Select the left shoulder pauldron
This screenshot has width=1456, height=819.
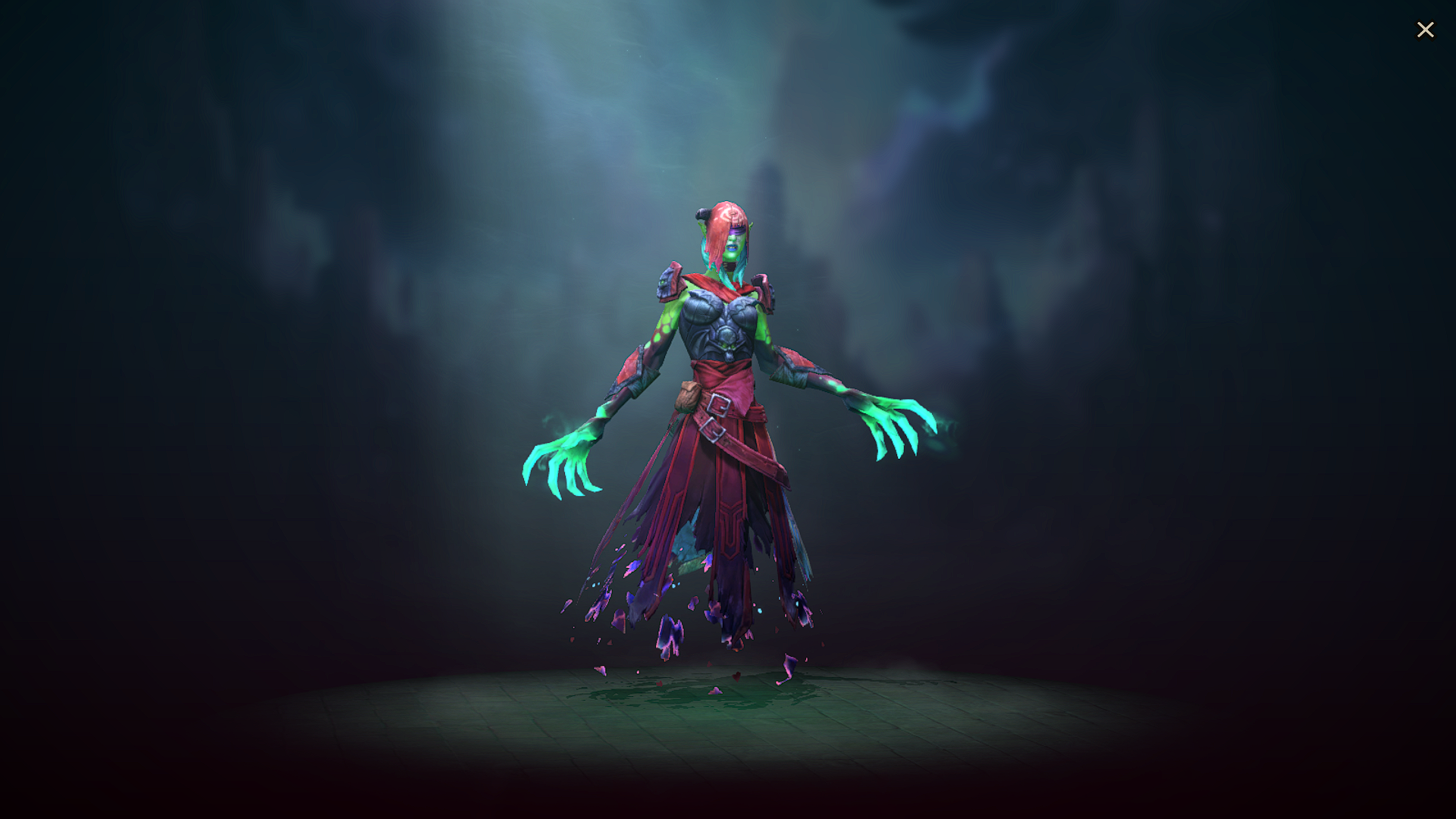[x=671, y=284]
